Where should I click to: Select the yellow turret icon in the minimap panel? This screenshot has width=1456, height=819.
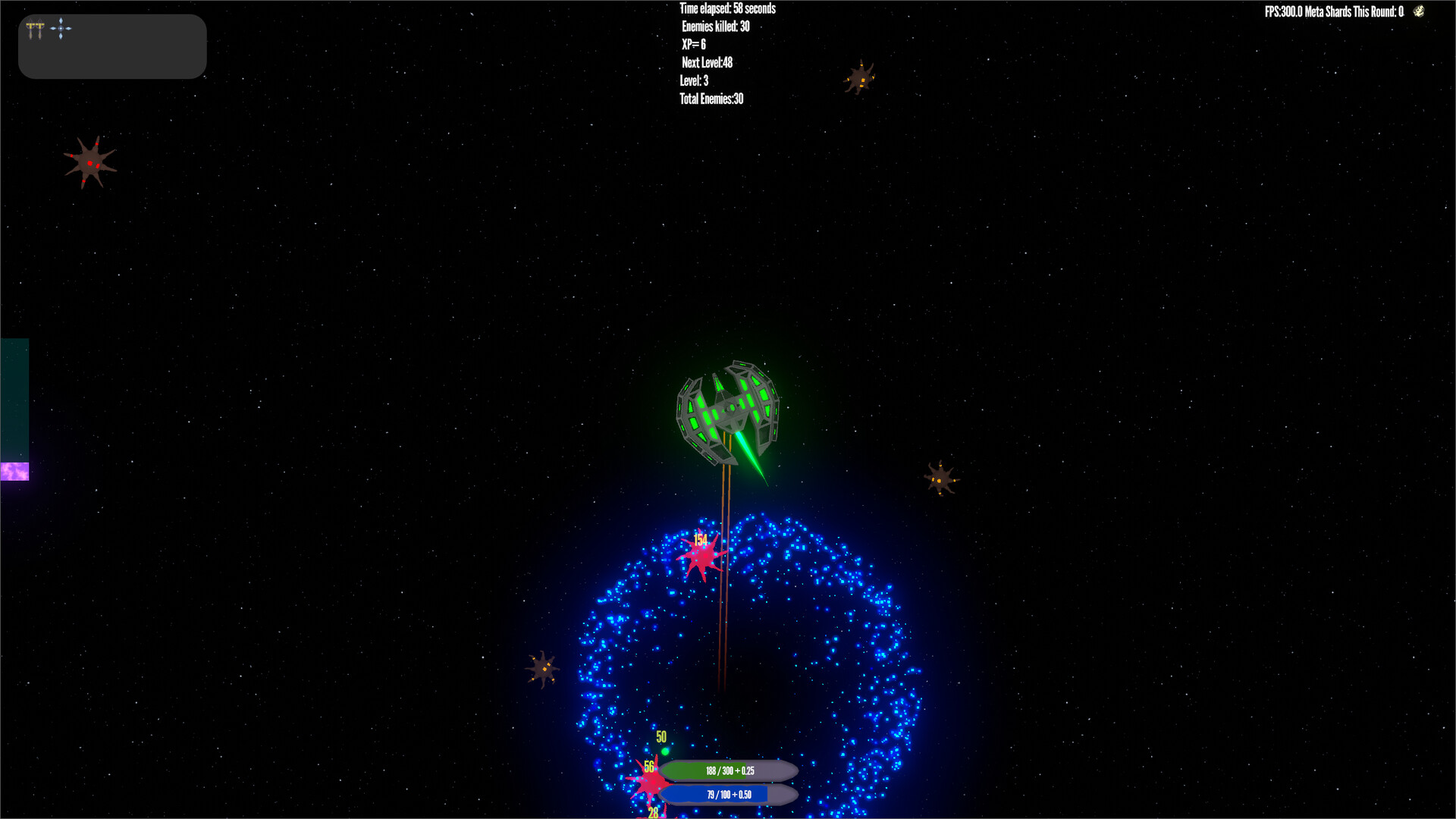pyautogui.click(x=30, y=28)
